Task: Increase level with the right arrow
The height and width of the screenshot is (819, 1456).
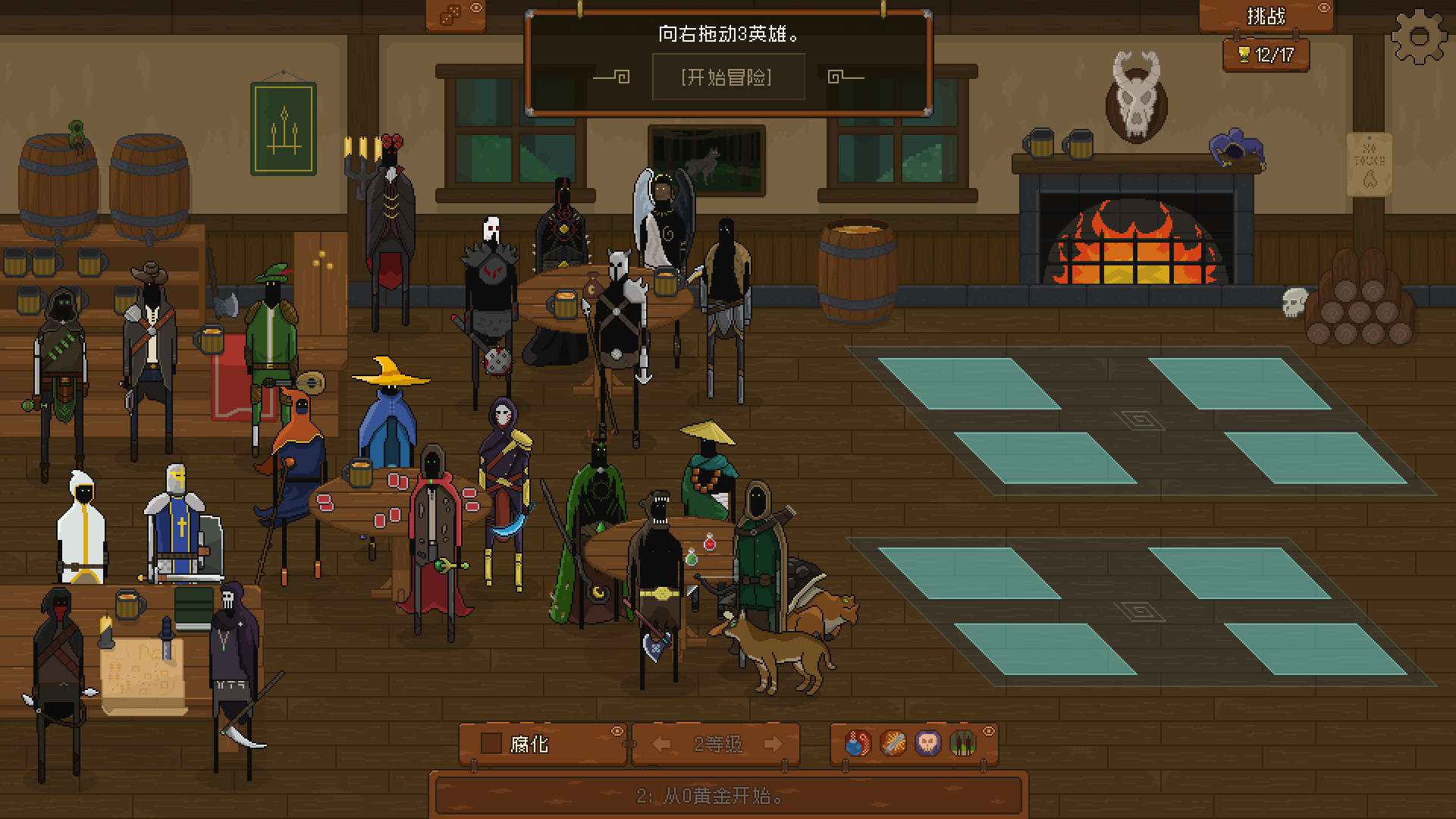Action: 773,744
